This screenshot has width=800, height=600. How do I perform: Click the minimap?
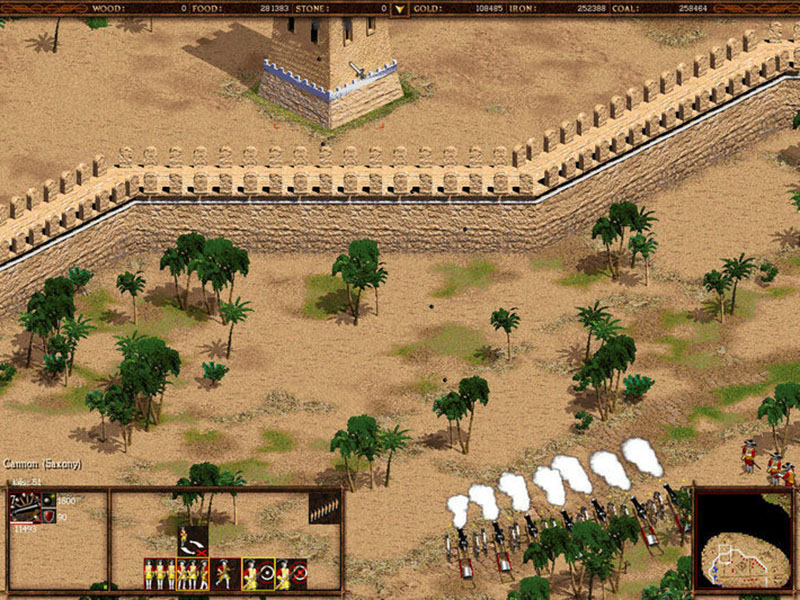pos(745,538)
